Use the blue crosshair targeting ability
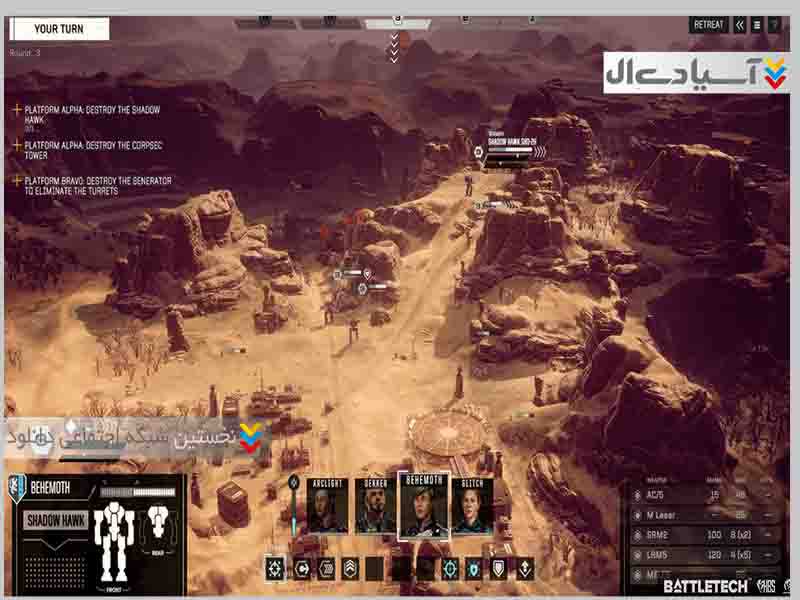 (451, 569)
